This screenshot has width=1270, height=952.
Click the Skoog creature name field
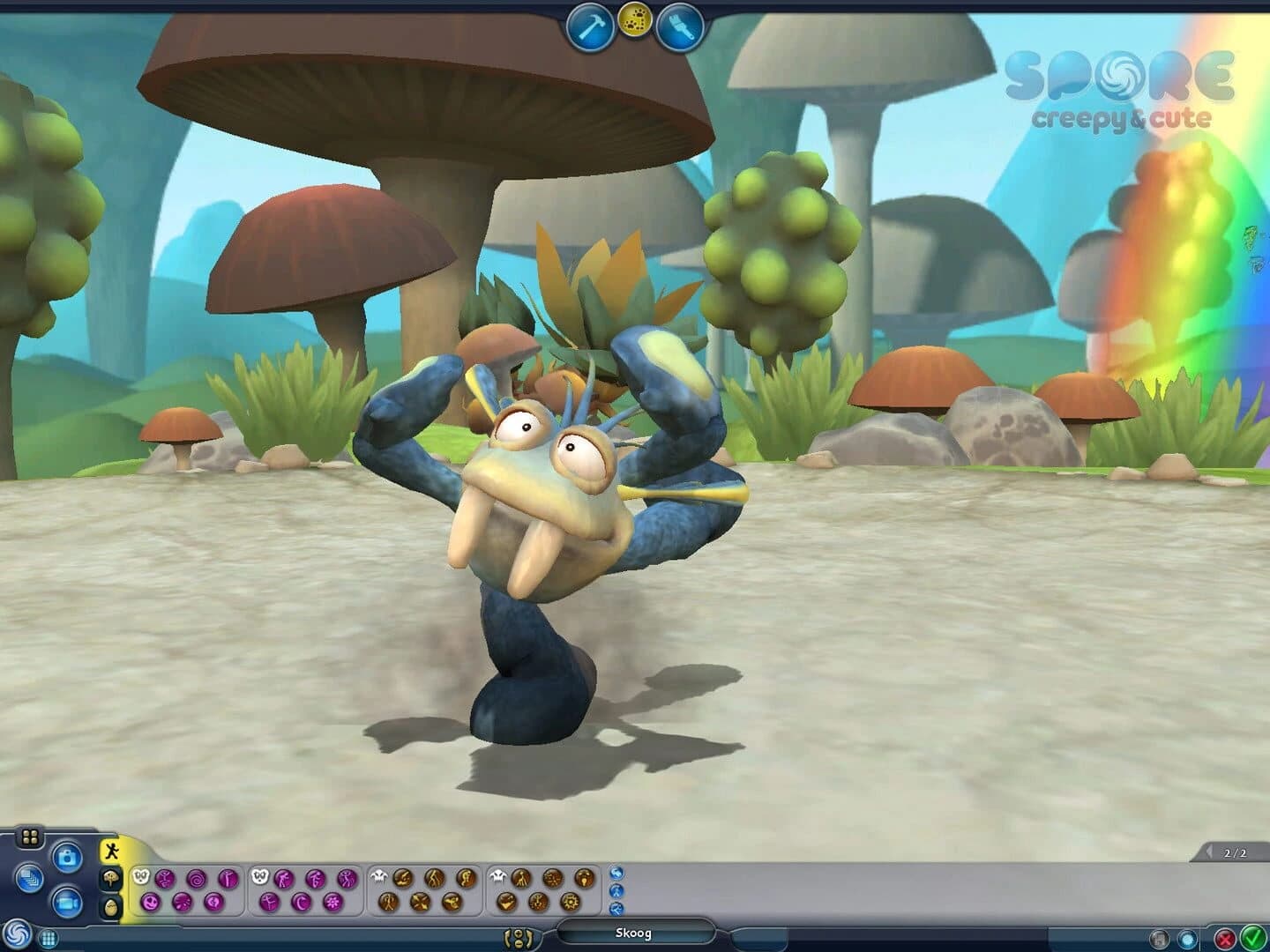point(634,934)
